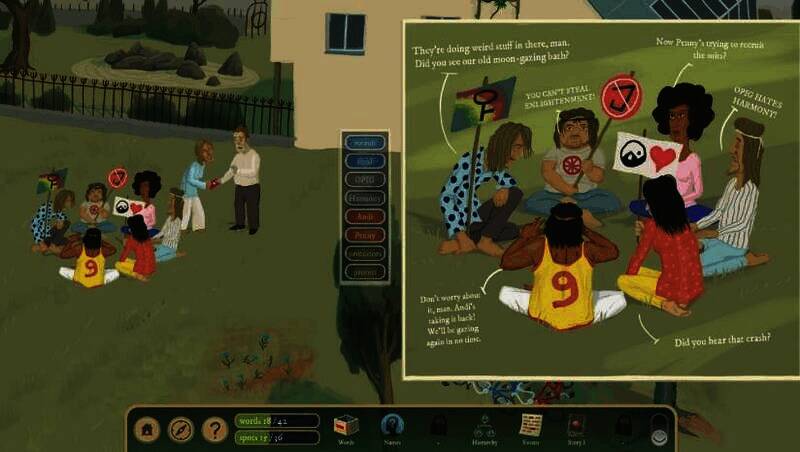Screen dimensions: 800x452
Task: Select the blue 'steal' word
Action: point(364,161)
